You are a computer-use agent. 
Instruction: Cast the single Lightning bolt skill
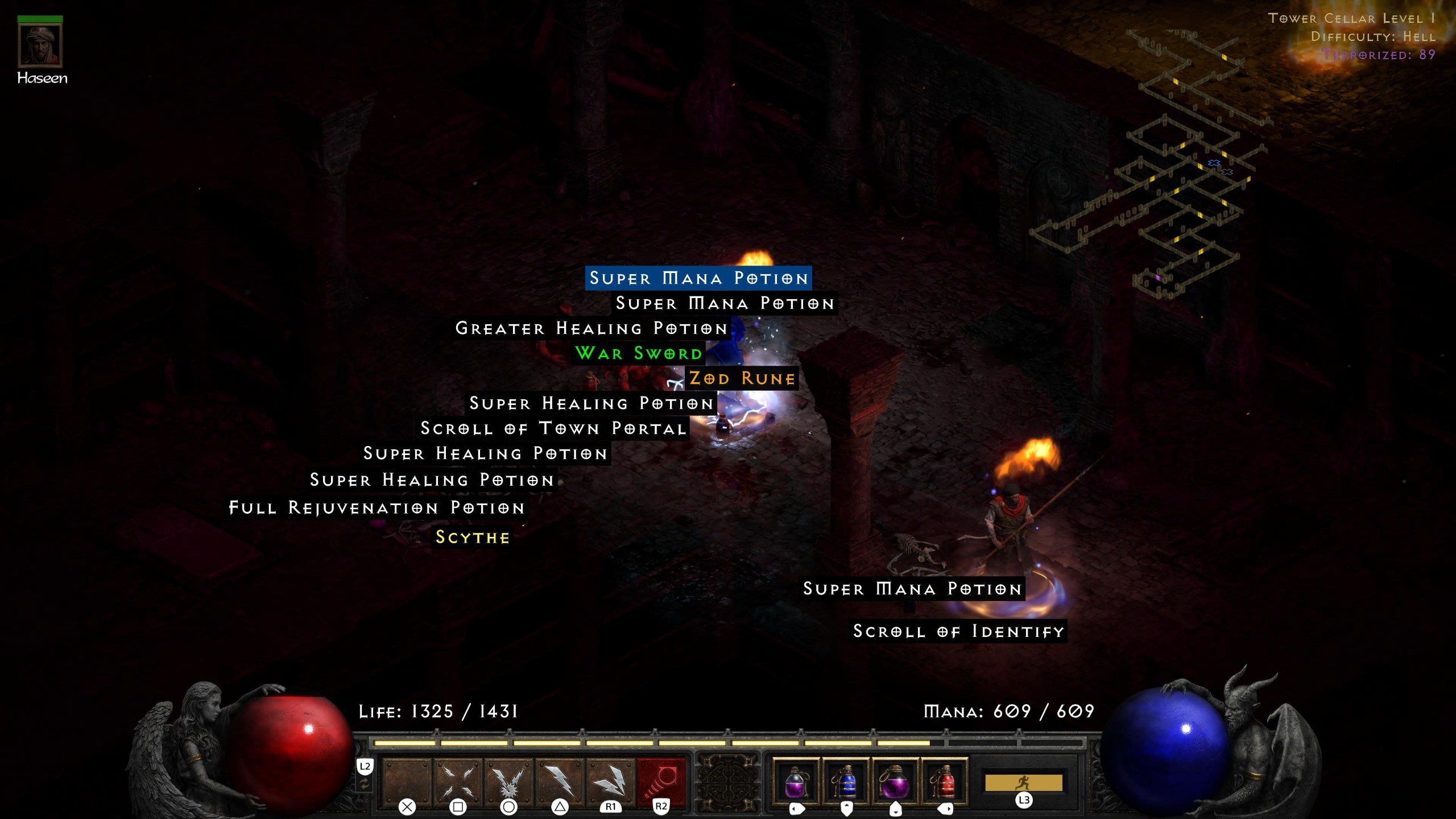tap(560, 780)
